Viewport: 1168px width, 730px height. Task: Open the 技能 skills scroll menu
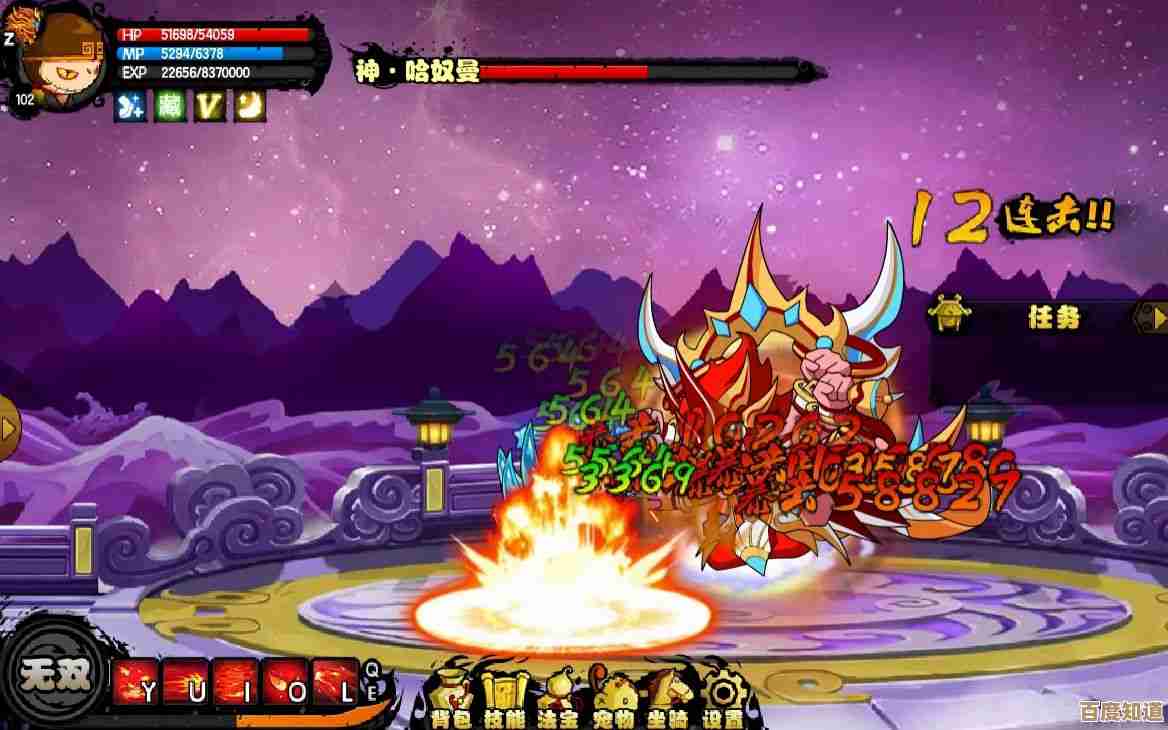503,694
